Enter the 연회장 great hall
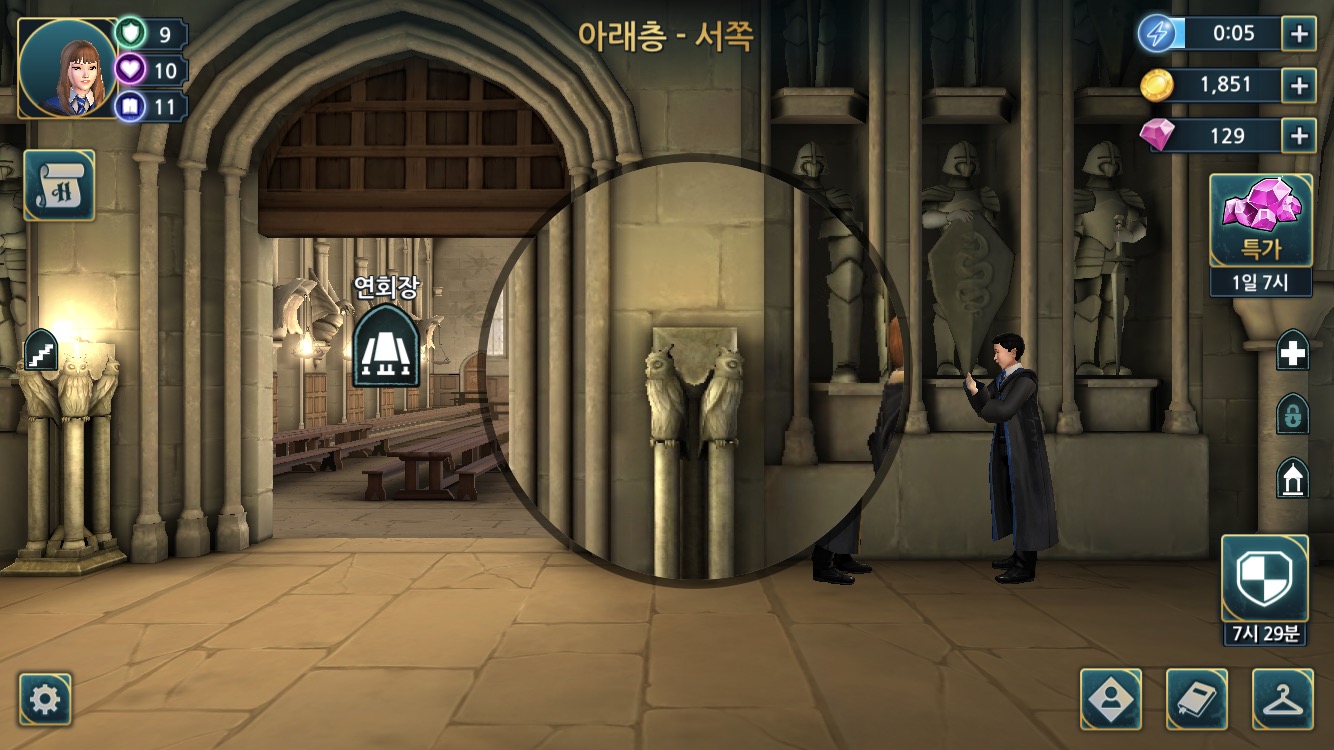The image size is (1334, 750). point(385,345)
